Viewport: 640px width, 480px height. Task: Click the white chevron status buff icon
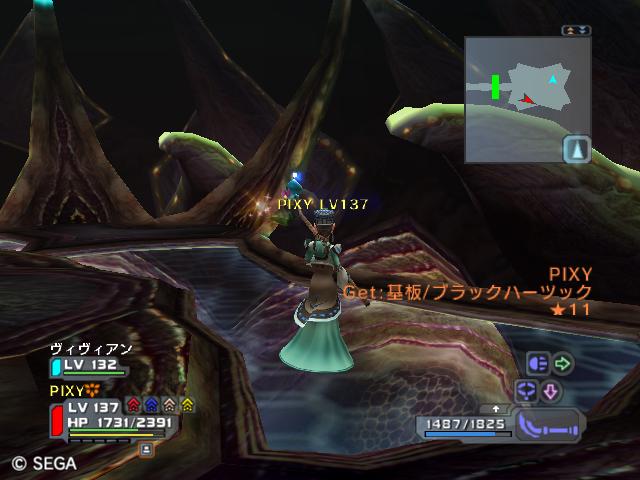(169, 405)
